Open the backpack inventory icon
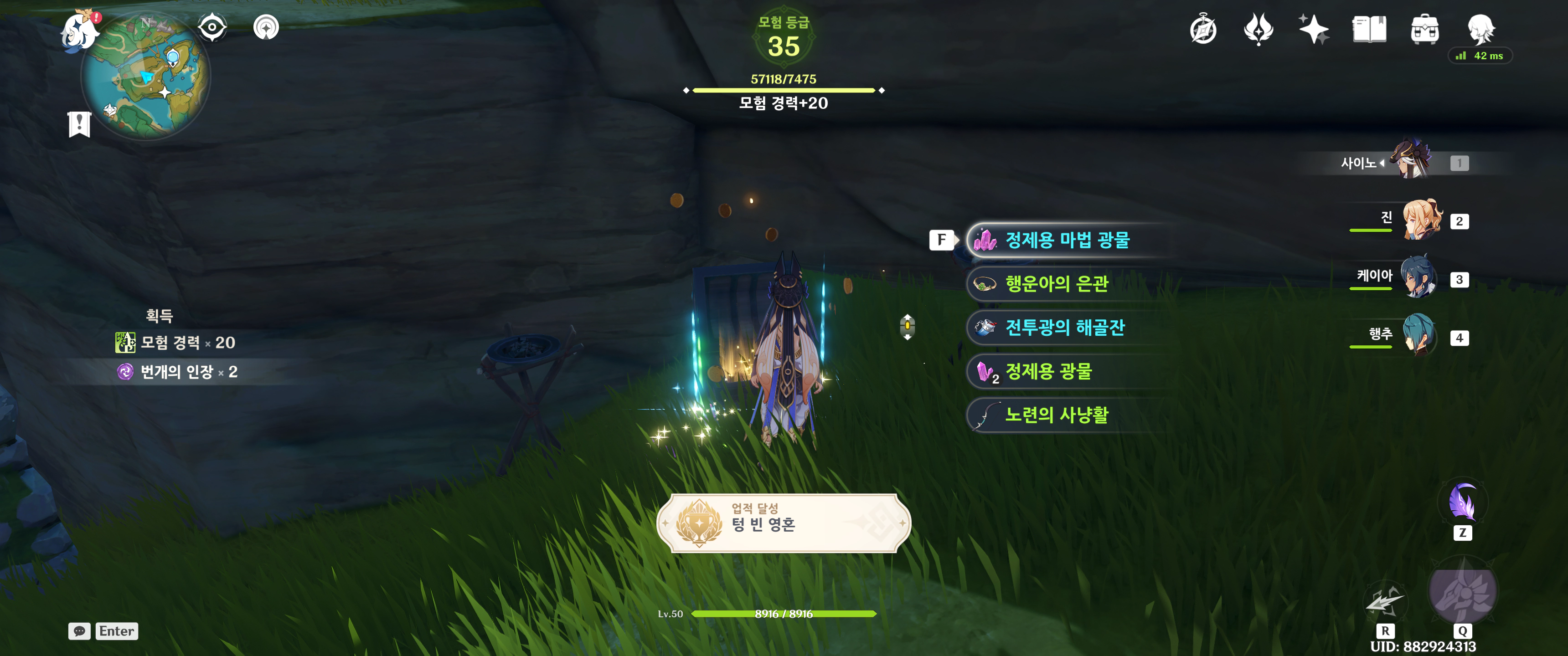This screenshot has height=656, width=1568. tap(1424, 29)
